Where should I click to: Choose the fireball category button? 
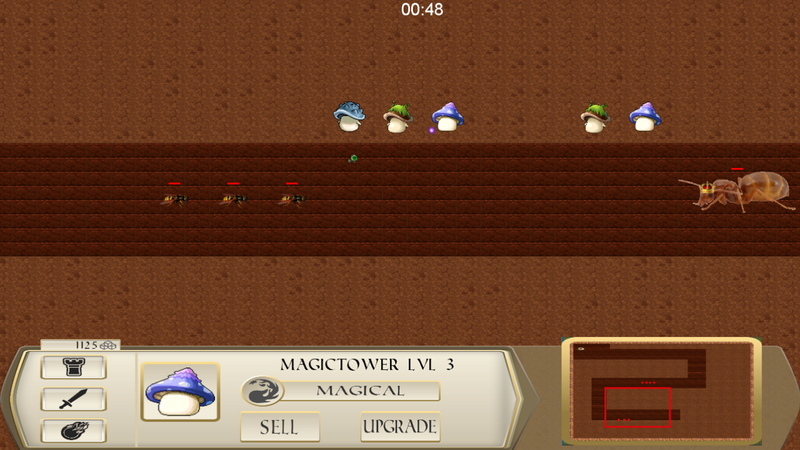tap(73, 431)
